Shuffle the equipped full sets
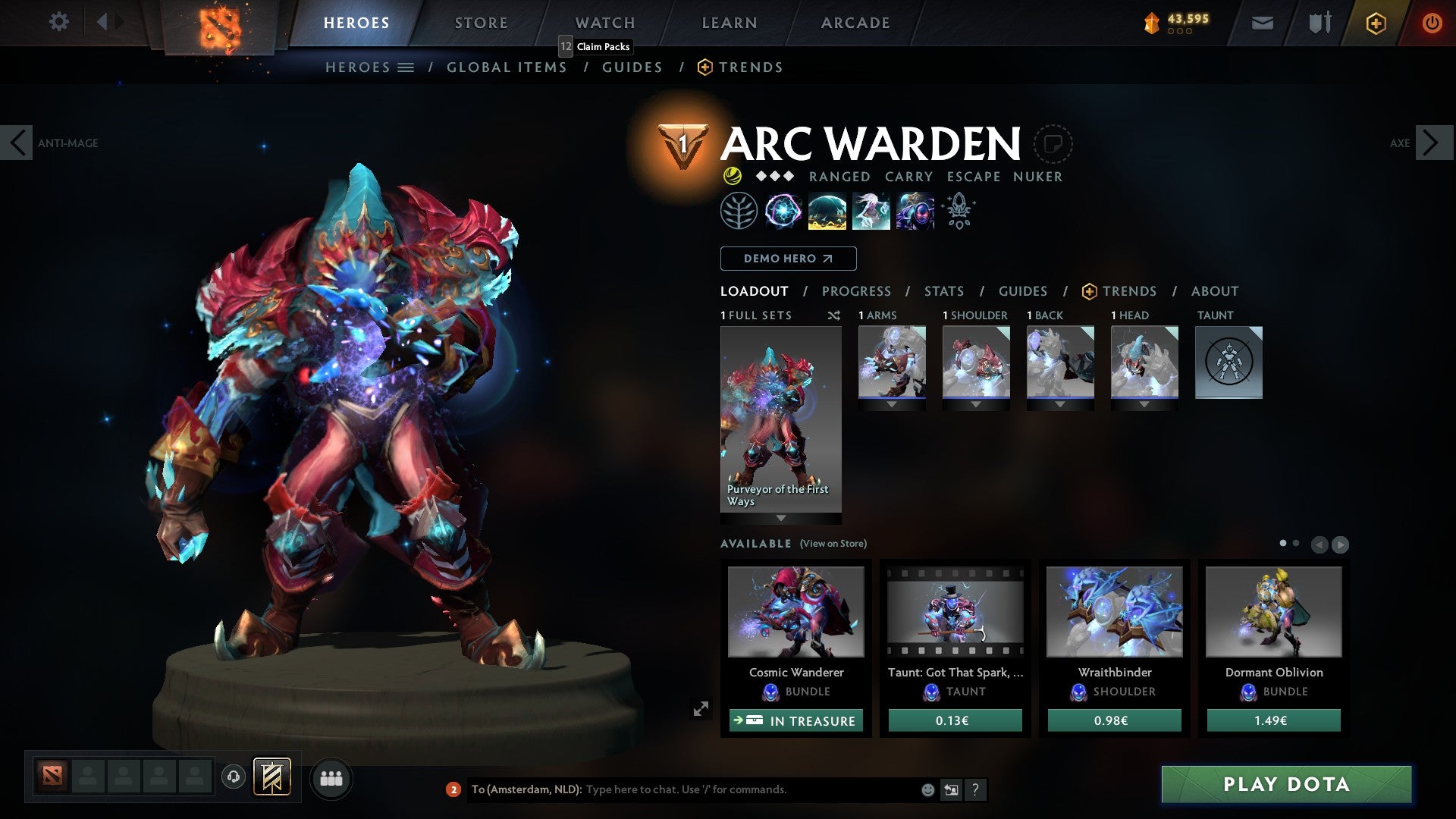The image size is (1456, 819). coord(833,315)
